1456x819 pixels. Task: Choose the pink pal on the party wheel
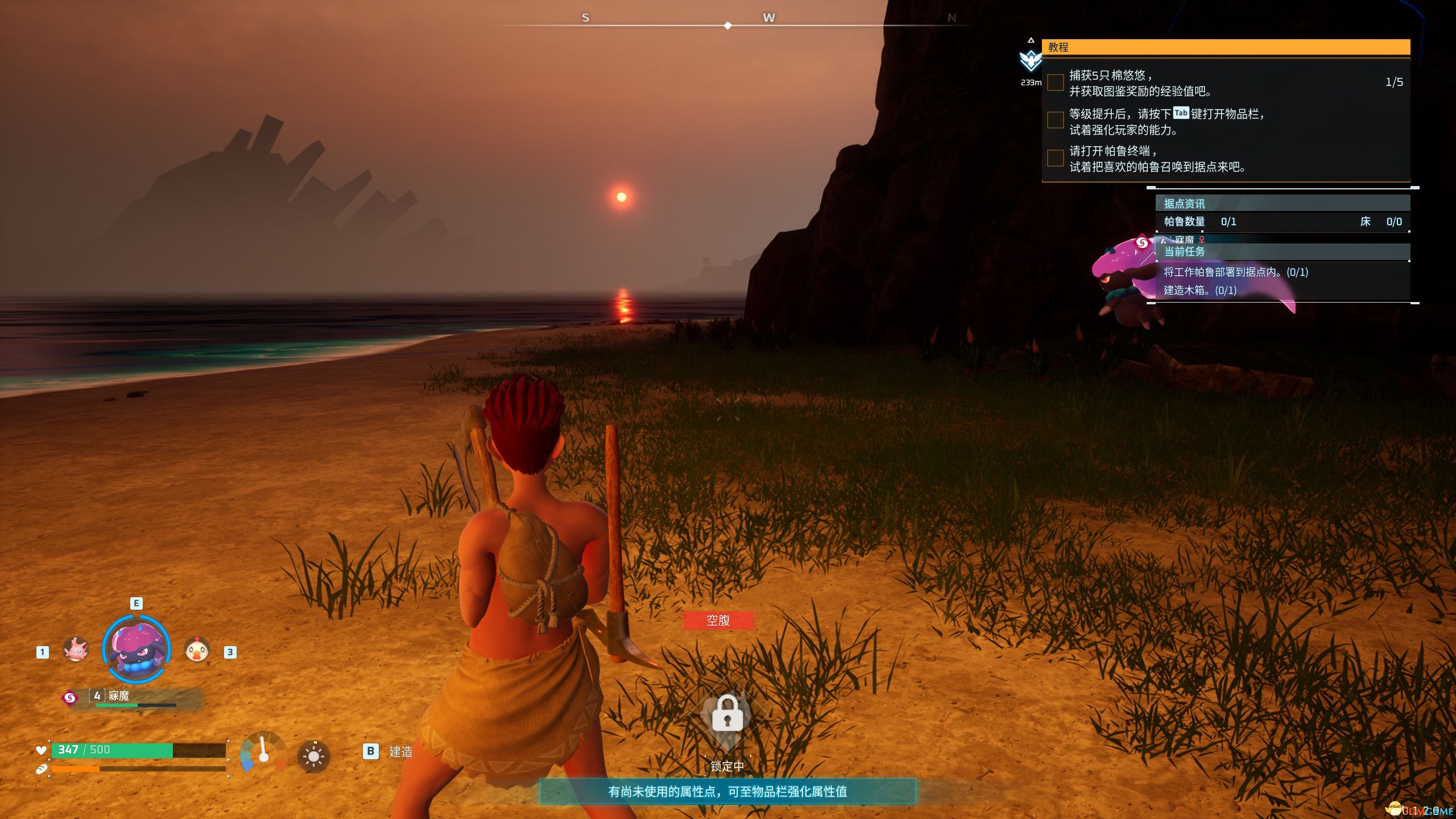click(76, 649)
